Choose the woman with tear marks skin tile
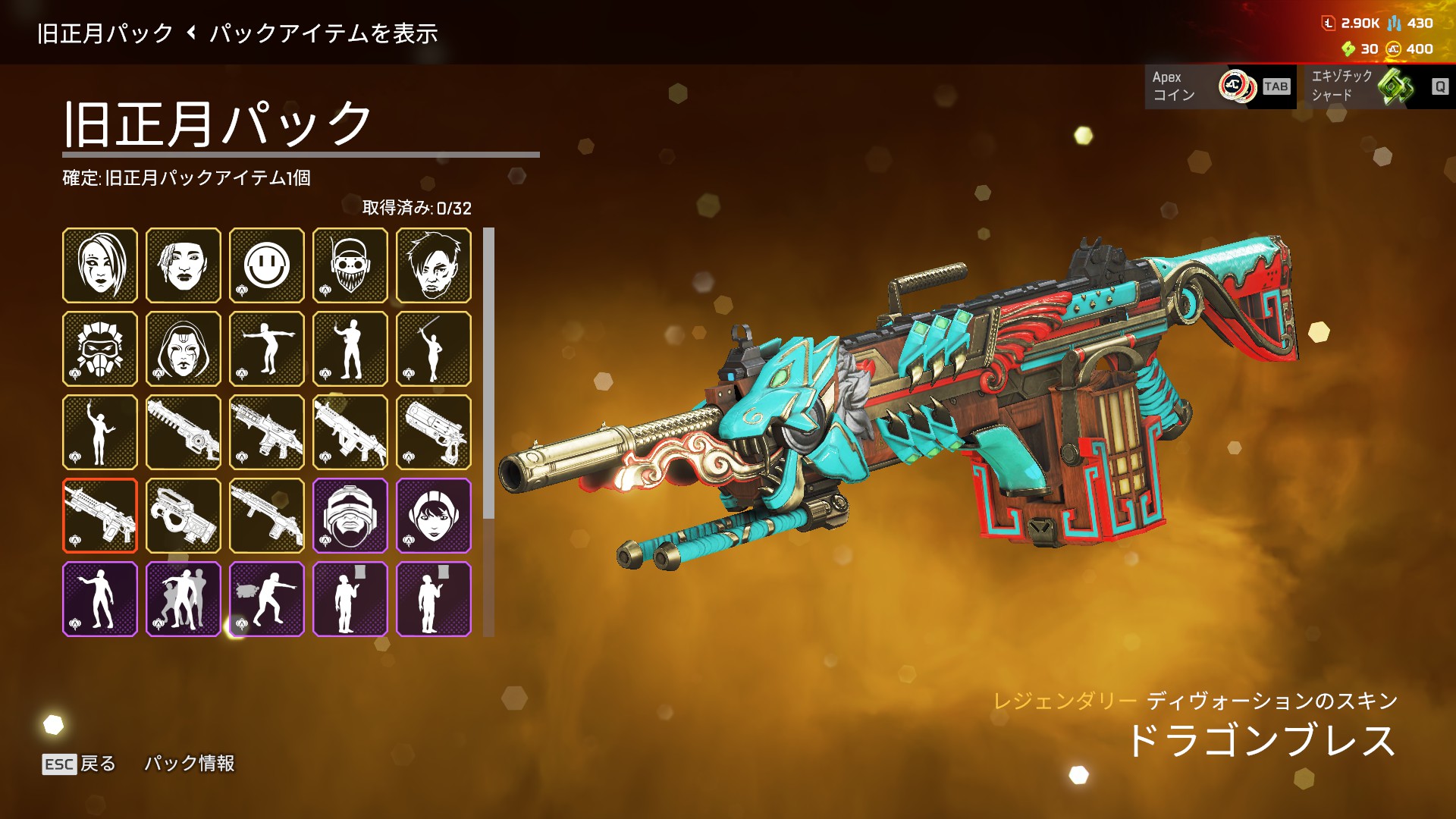The image size is (1456, 819). click(x=100, y=265)
